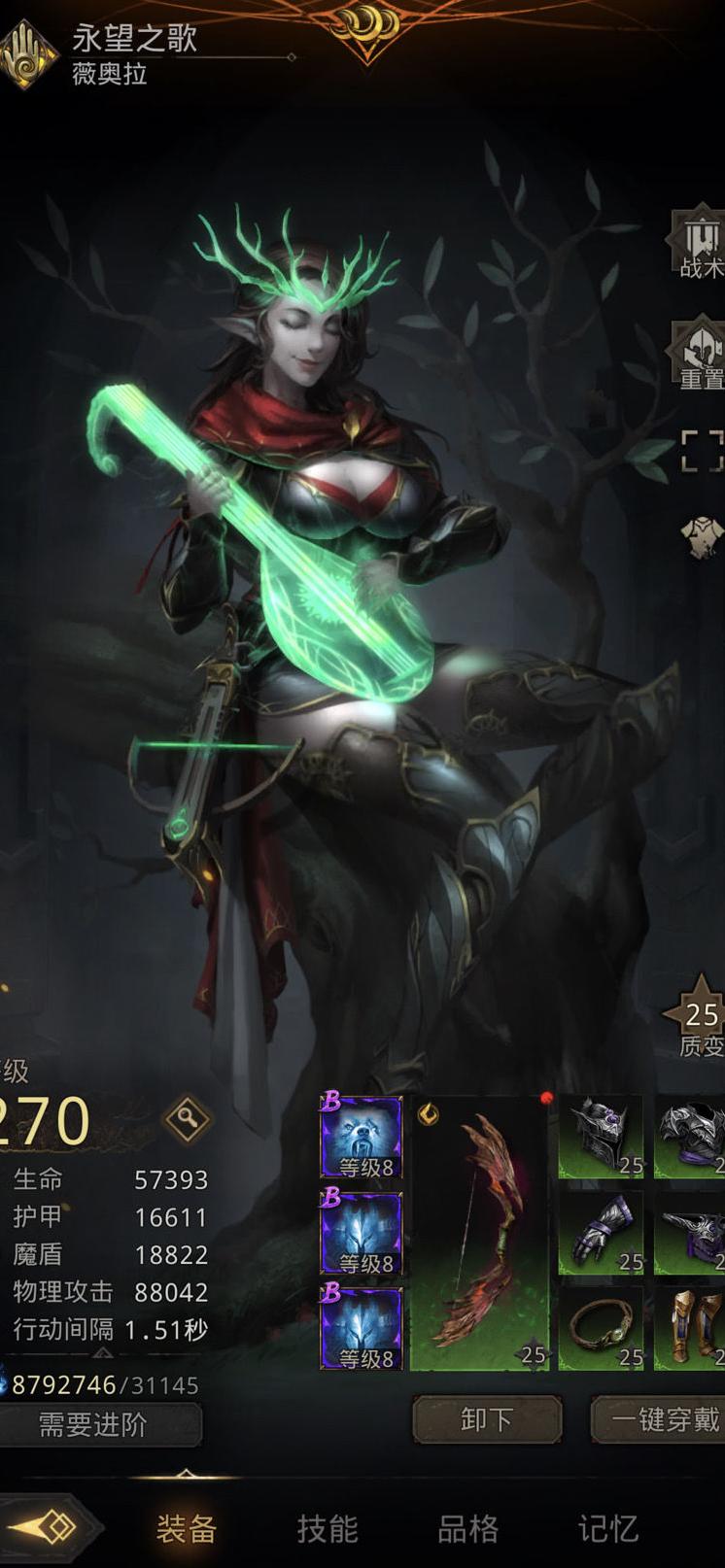
Task: Switch to the 品格 character tab
Action: coord(467,1528)
